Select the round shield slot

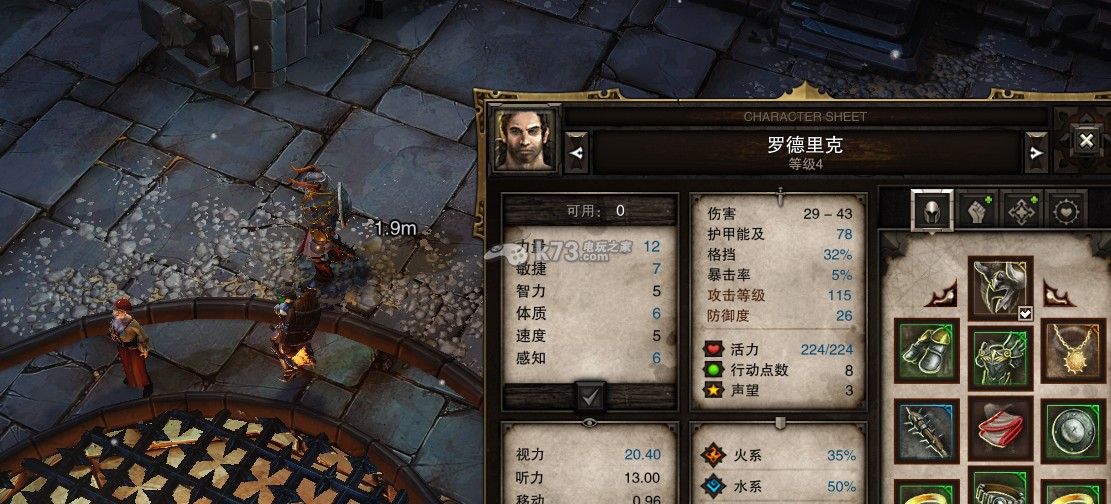[x=1074, y=431]
